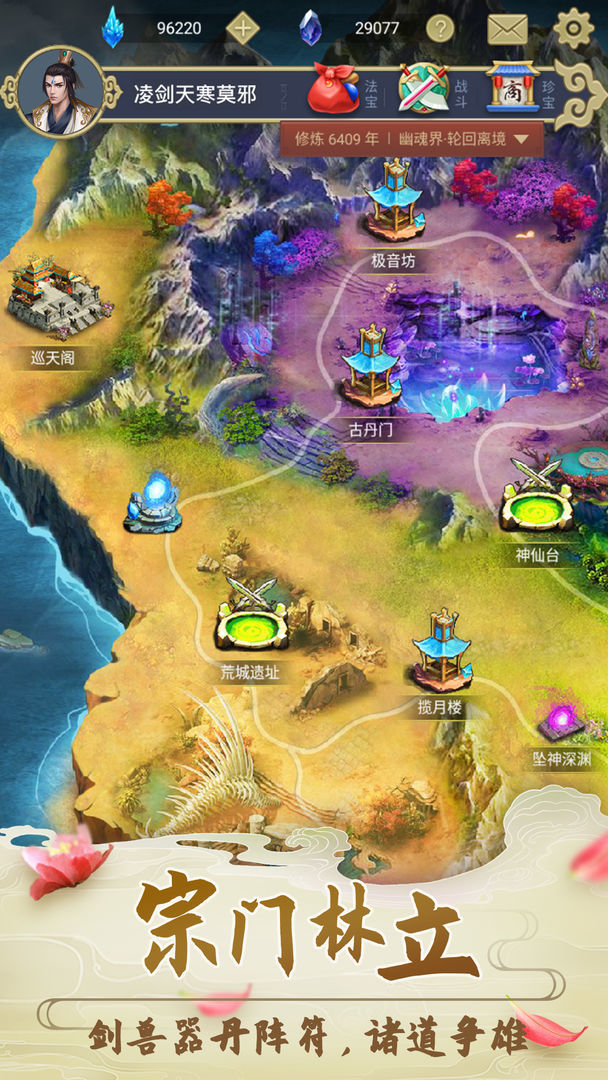Tap the glowing blue orb shrine marker
Screen dimensions: 608x1080
pyautogui.click(x=153, y=501)
